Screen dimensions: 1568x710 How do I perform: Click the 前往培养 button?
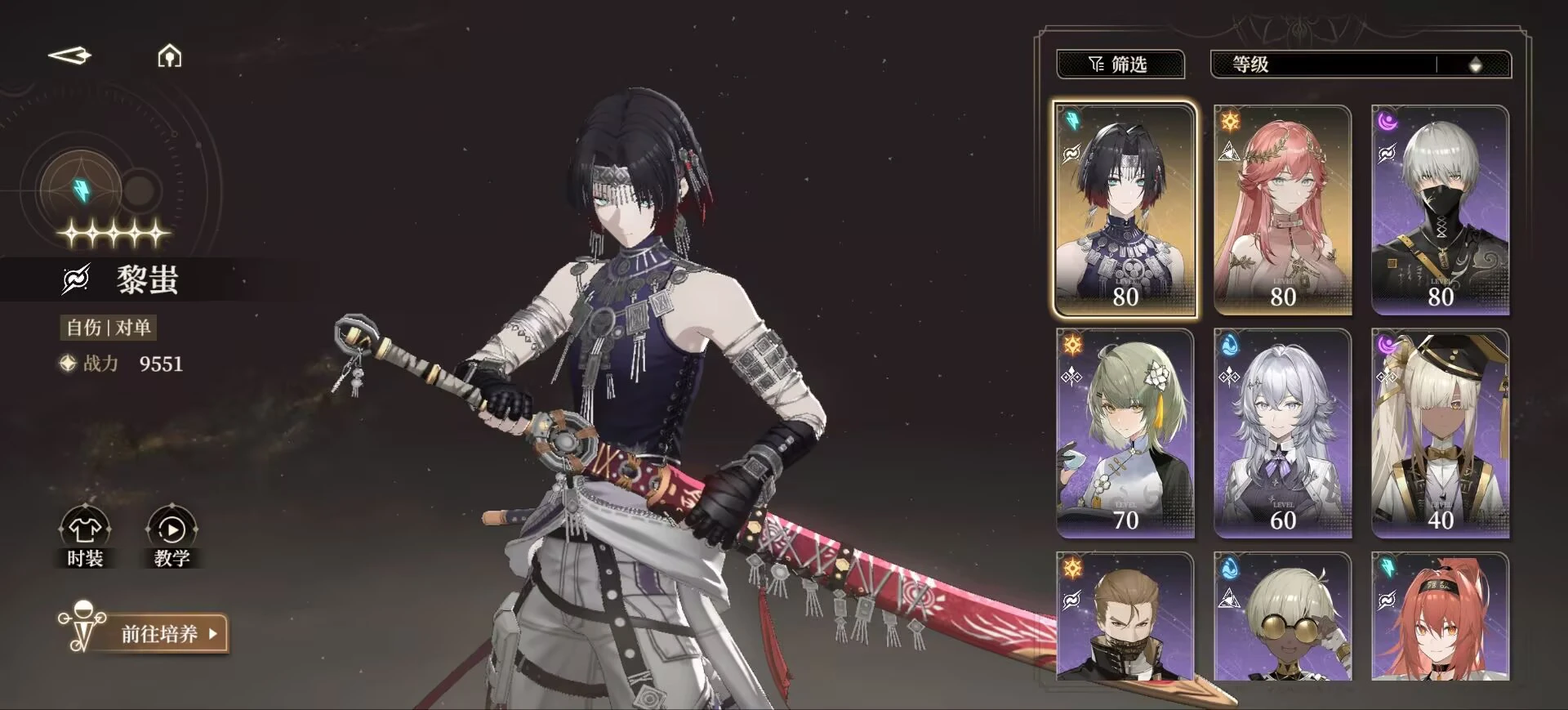point(159,633)
